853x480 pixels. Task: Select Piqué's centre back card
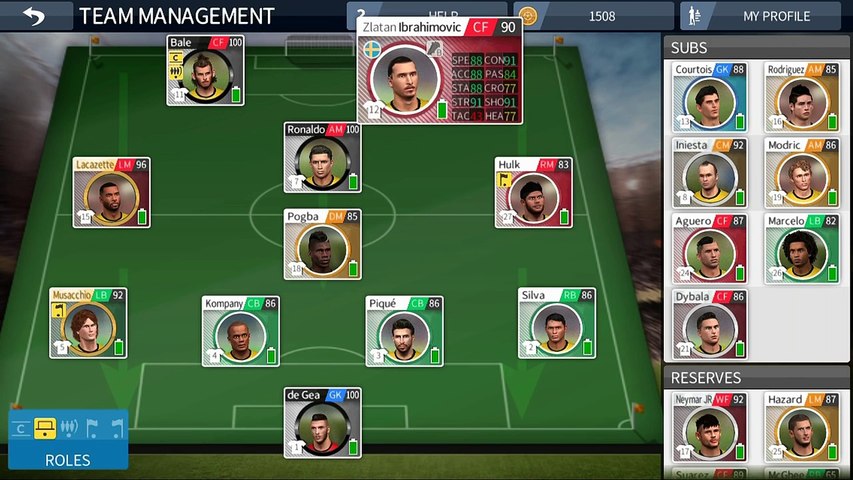coord(404,330)
